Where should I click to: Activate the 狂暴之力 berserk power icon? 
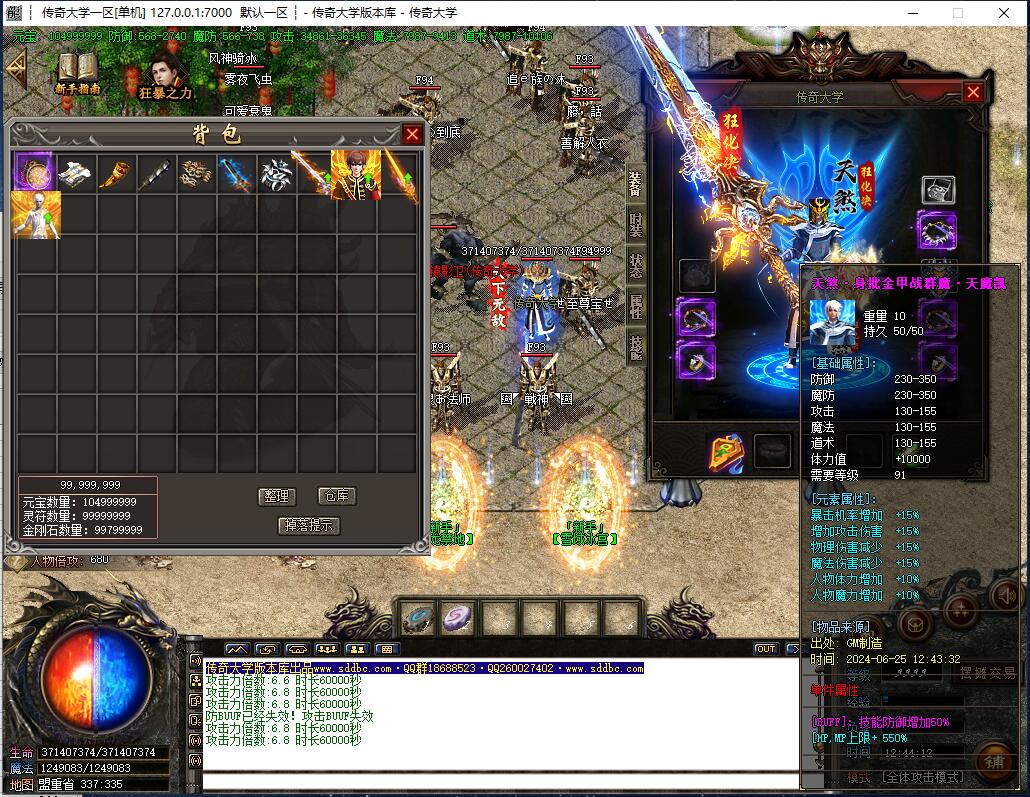(x=165, y=75)
